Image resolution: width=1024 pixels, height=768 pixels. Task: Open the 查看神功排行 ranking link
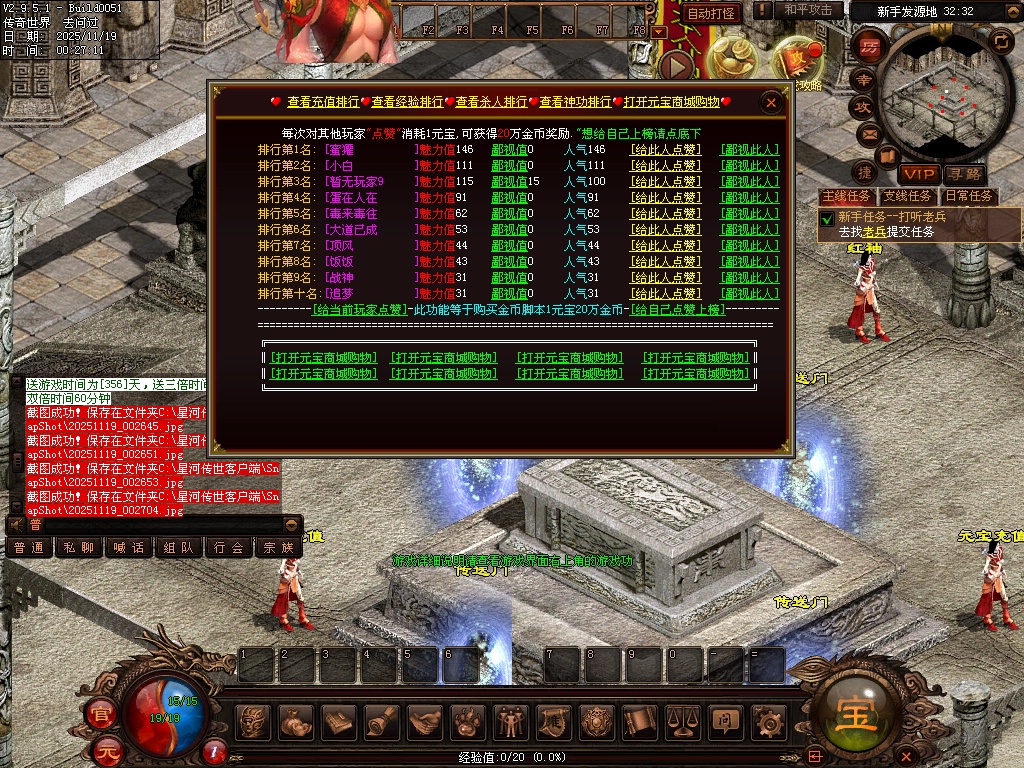(x=575, y=102)
